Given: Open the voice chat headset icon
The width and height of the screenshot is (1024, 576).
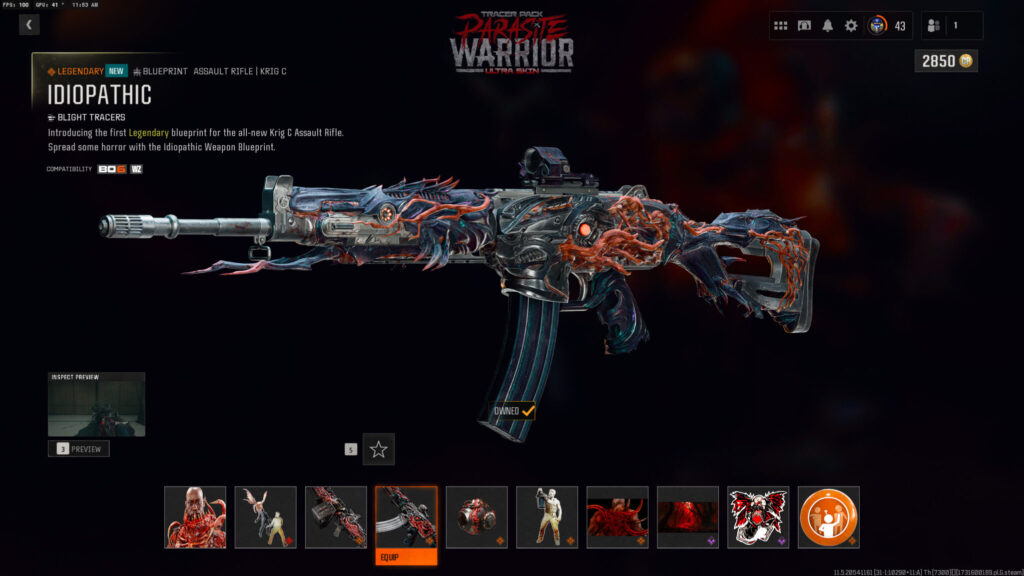Looking at the screenshot, I should tap(804, 26).
